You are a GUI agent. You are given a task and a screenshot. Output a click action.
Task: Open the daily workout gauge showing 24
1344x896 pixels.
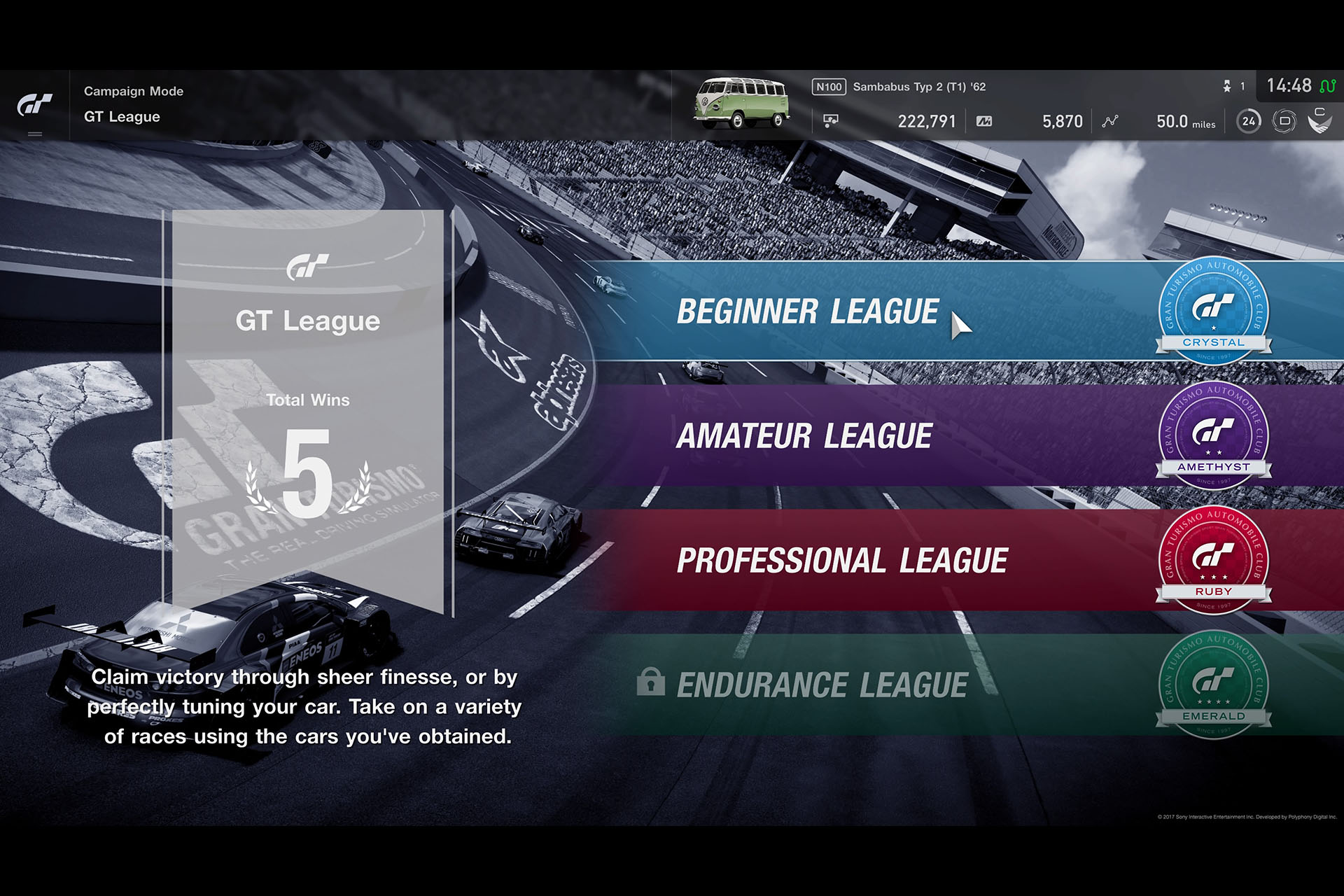1247,121
